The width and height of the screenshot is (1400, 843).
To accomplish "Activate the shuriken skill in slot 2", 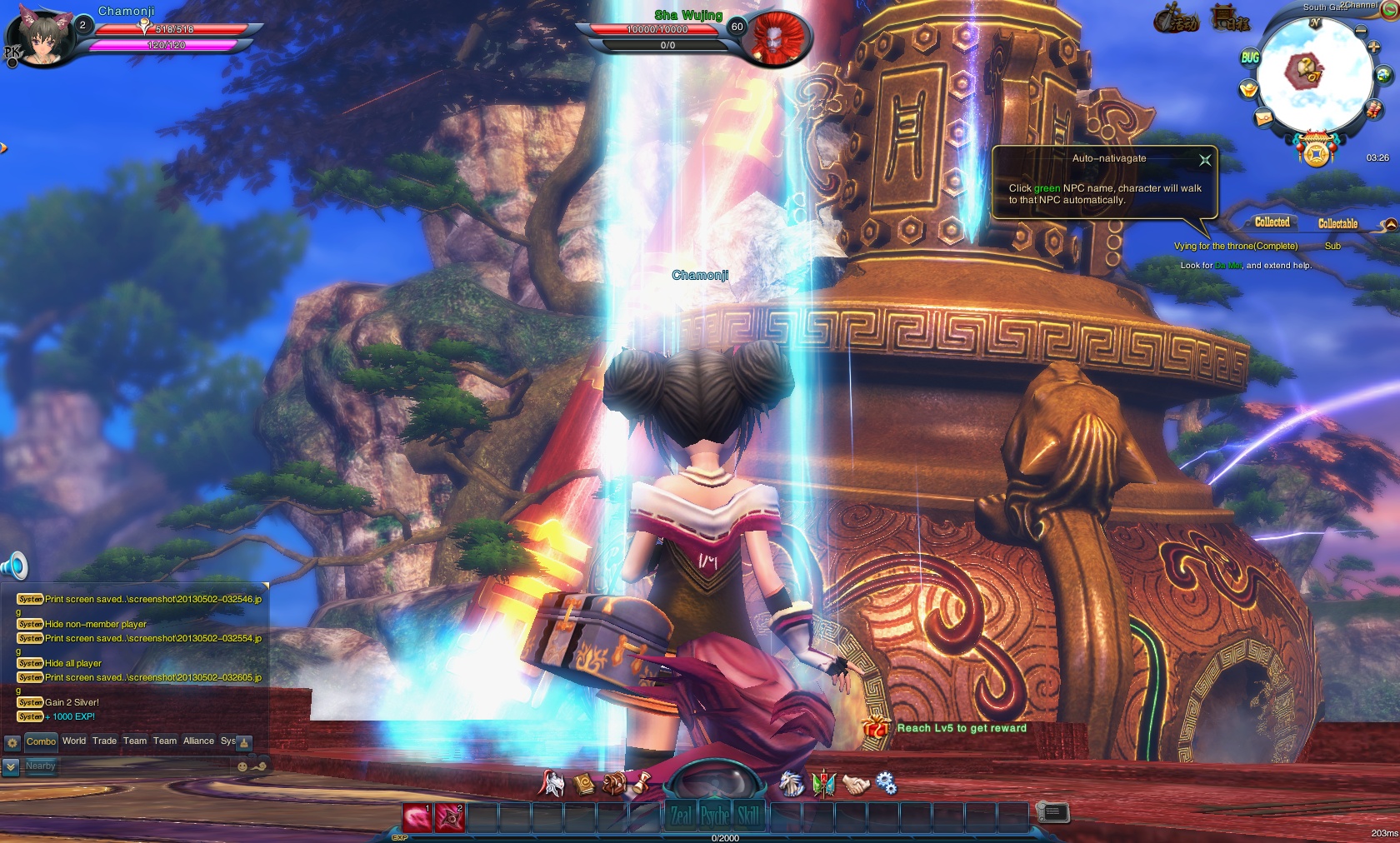I will pyautogui.click(x=450, y=817).
